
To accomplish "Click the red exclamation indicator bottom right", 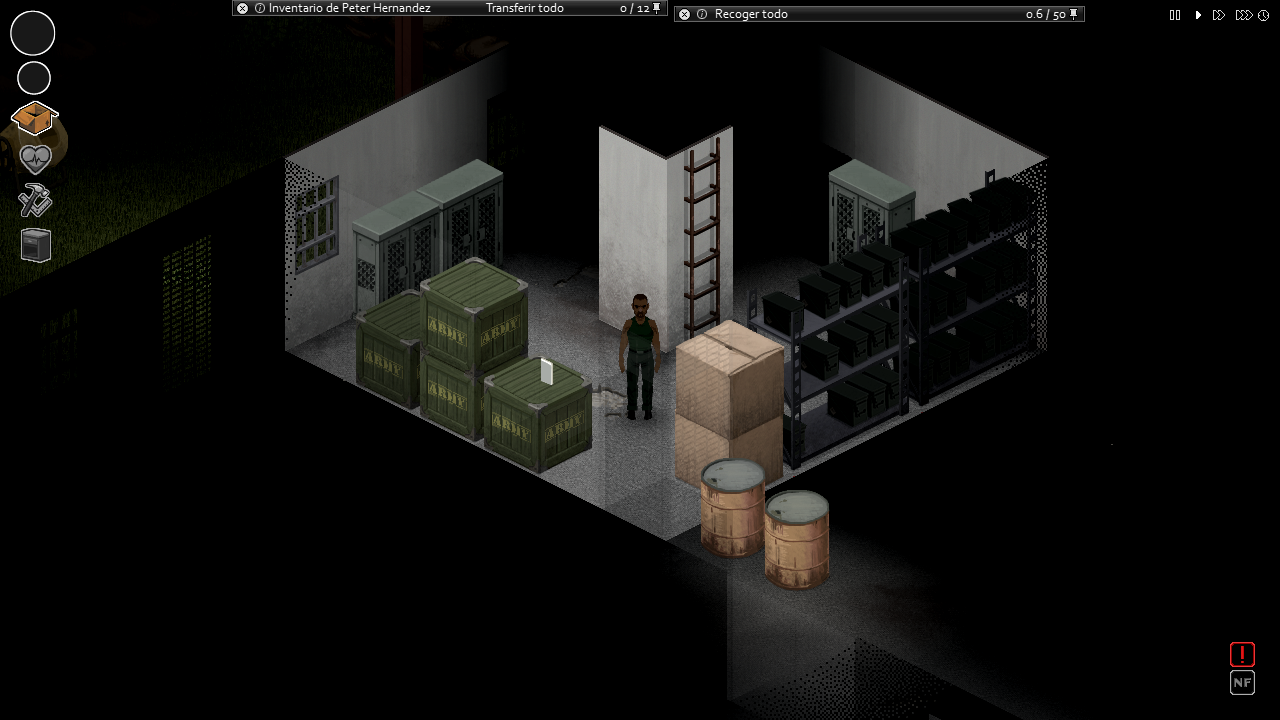I will (x=1242, y=654).
